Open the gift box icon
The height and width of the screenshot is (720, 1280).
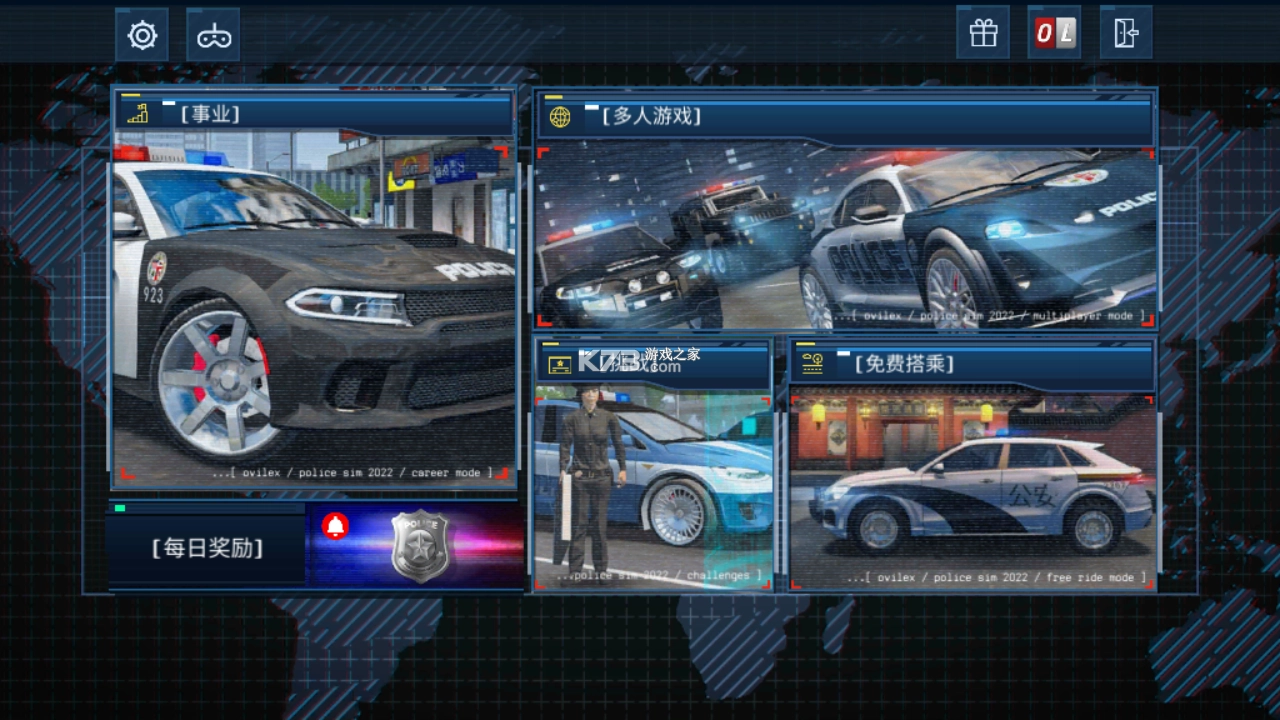[x=982, y=33]
